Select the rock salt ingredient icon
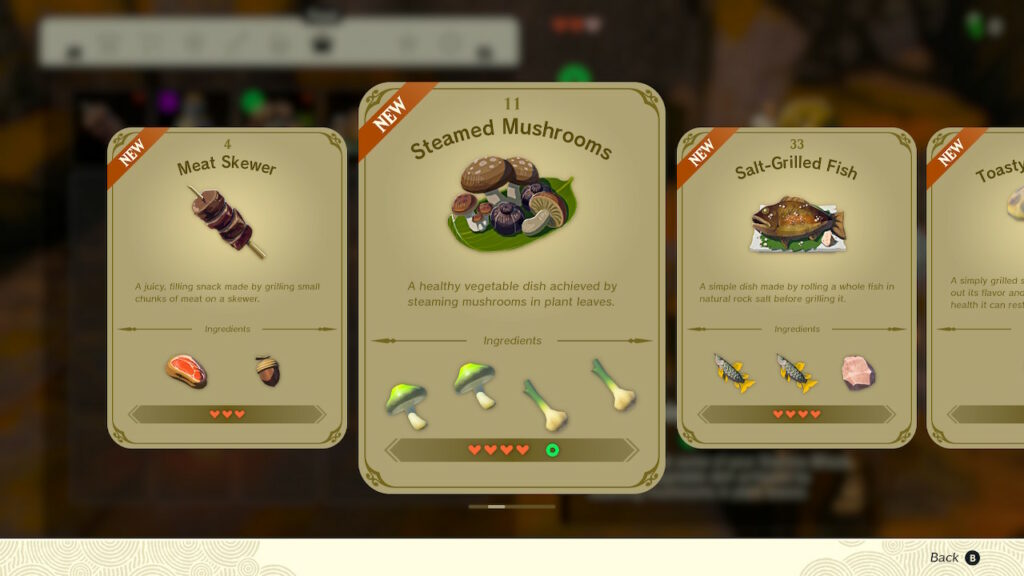This screenshot has height=576, width=1024. pos(857,372)
